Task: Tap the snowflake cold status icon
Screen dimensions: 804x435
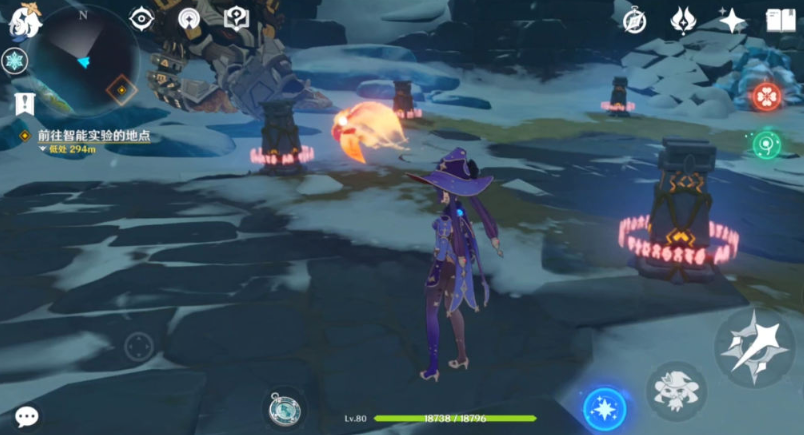Action: pos(14,61)
